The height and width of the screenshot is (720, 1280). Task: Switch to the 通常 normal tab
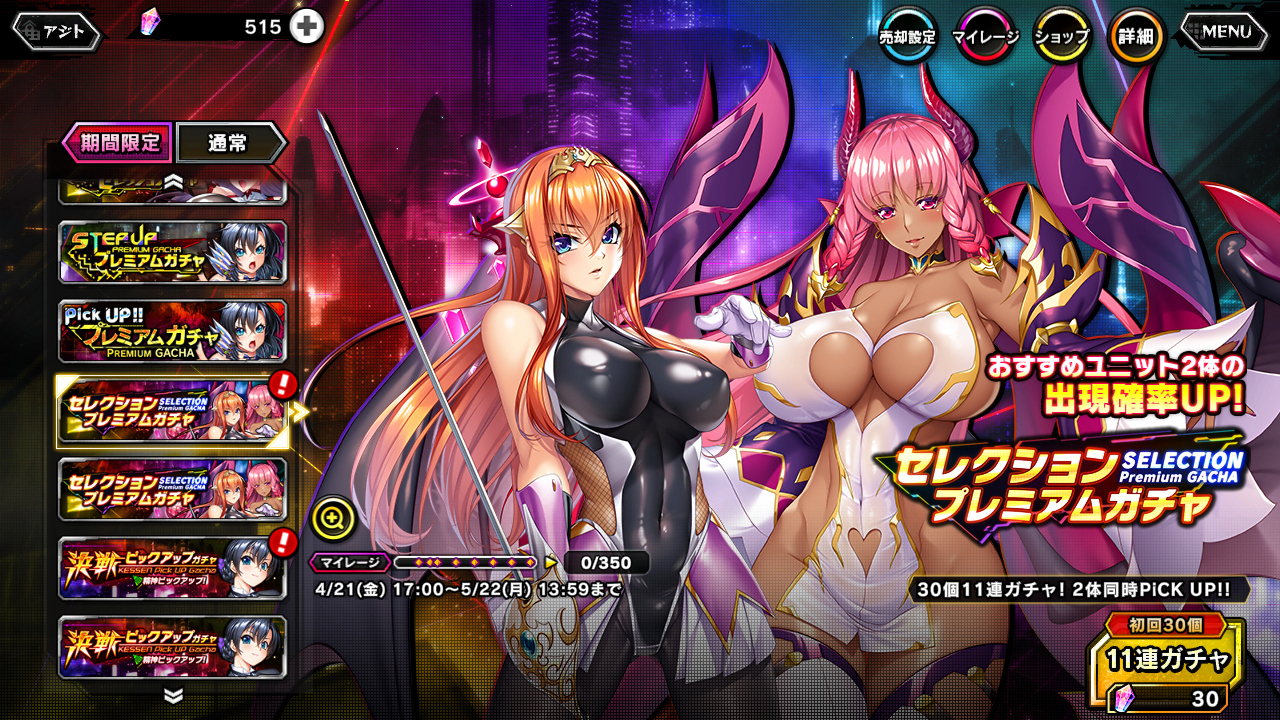tap(229, 142)
